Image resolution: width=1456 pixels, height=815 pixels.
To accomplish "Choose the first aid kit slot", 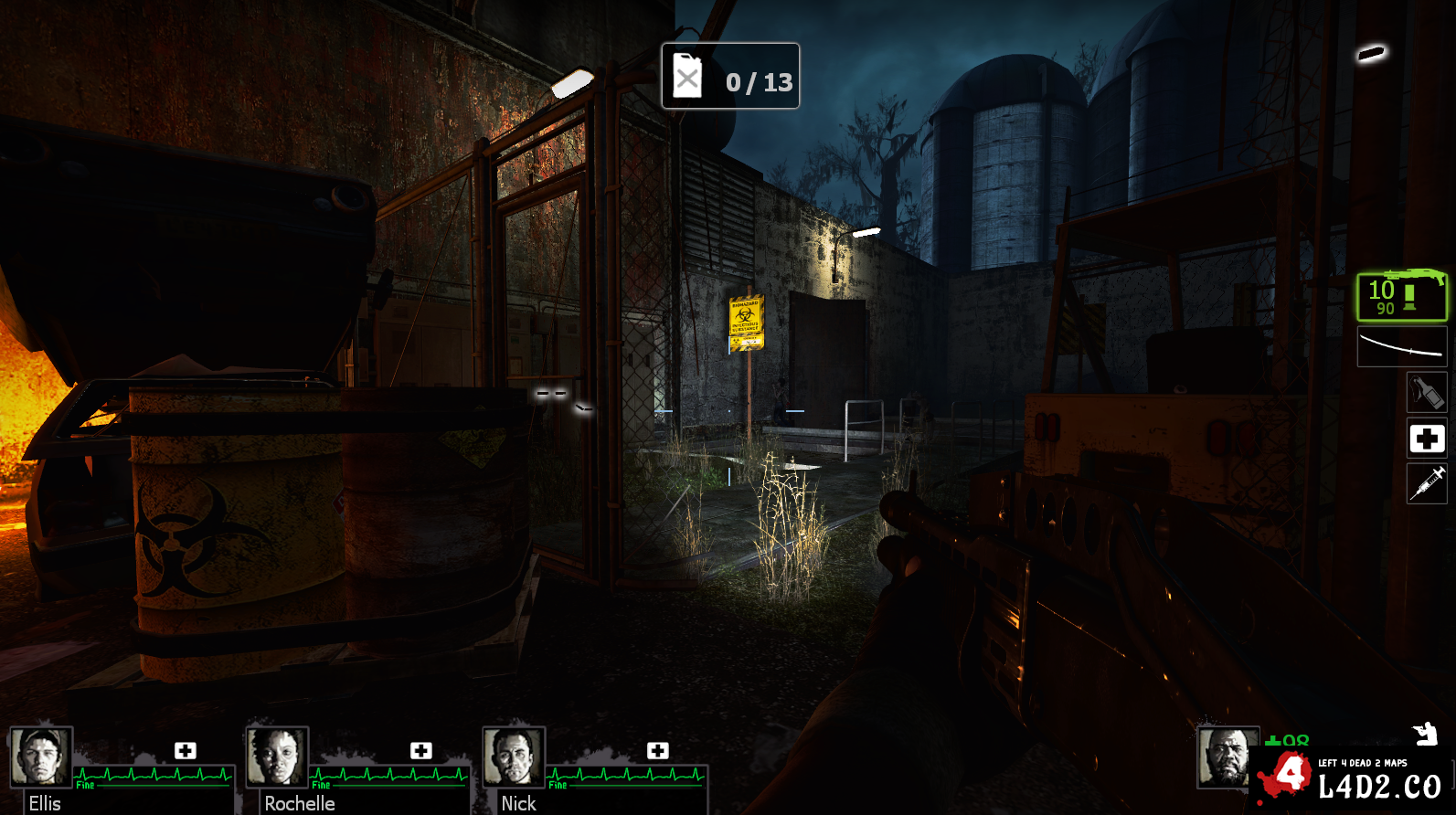I will coord(1426,439).
